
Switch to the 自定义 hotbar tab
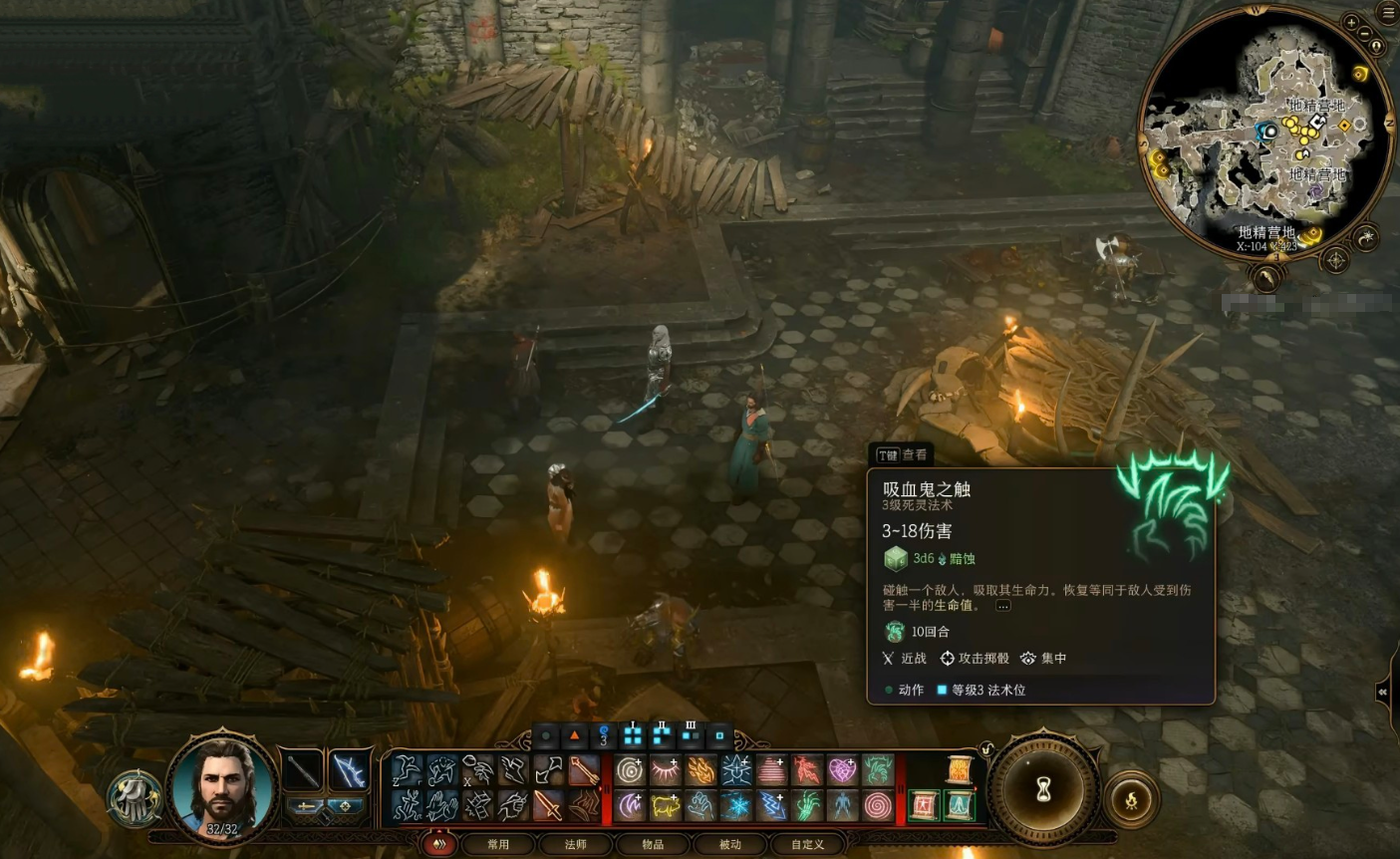click(x=807, y=844)
